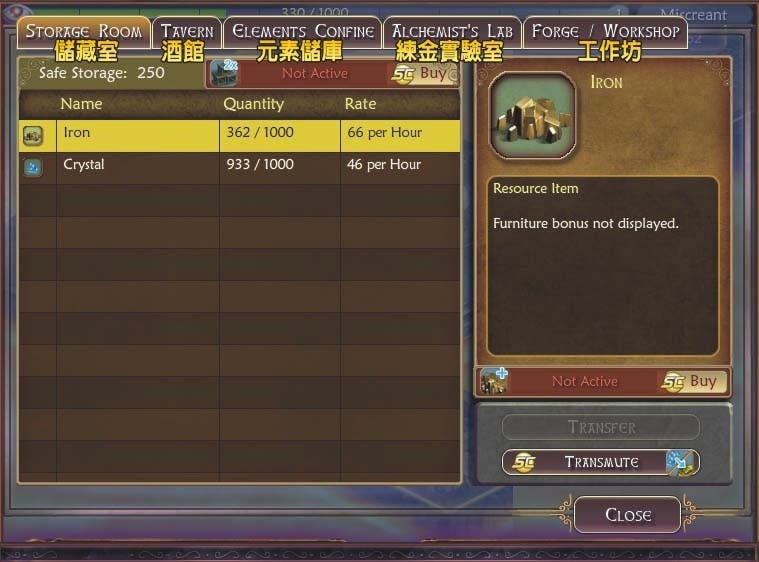This screenshot has width=759, height=562.
Task: Click the large Iron item icon
Action: click(533, 115)
